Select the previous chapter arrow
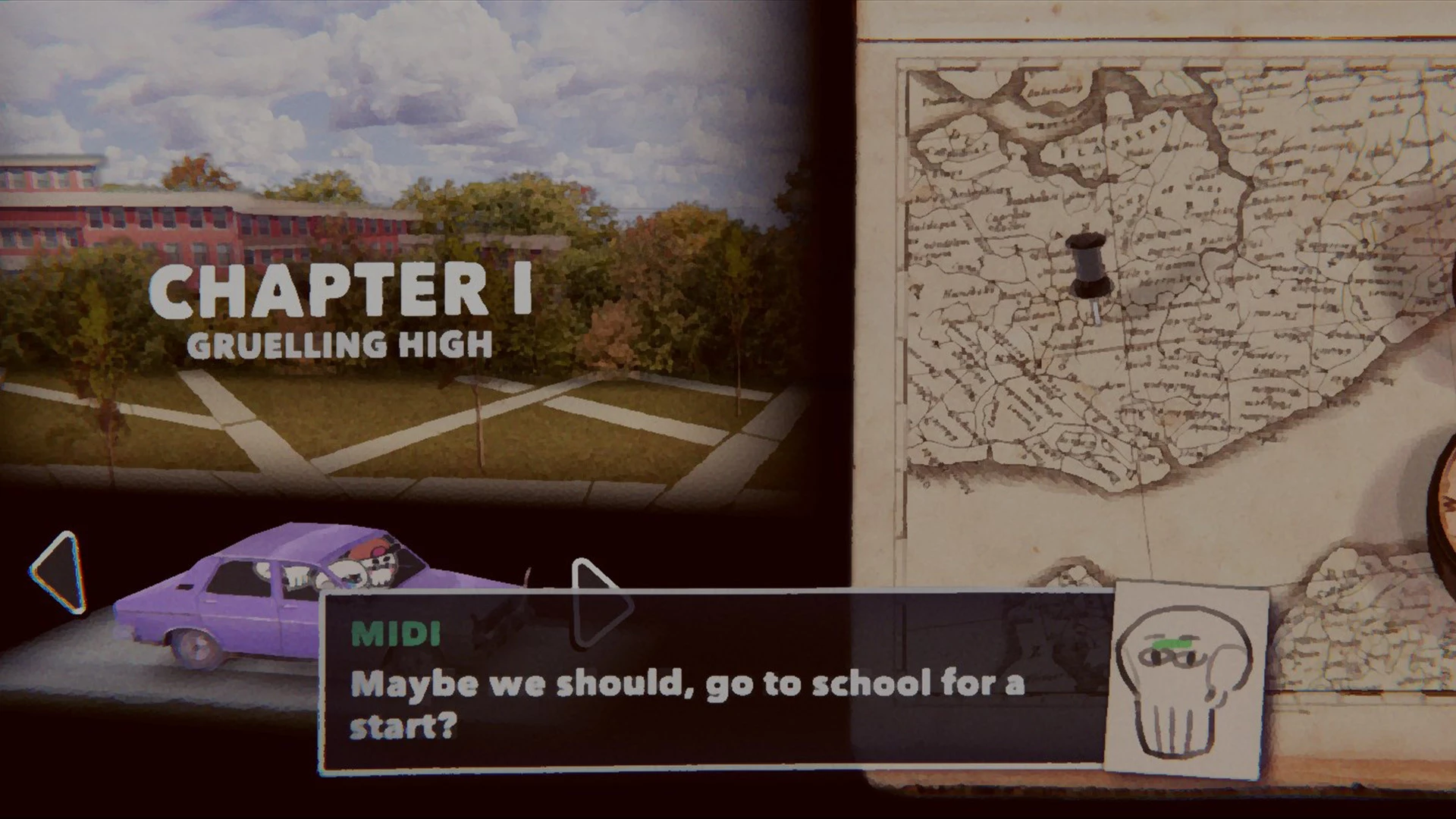The height and width of the screenshot is (819, 1456). click(x=59, y=573)
